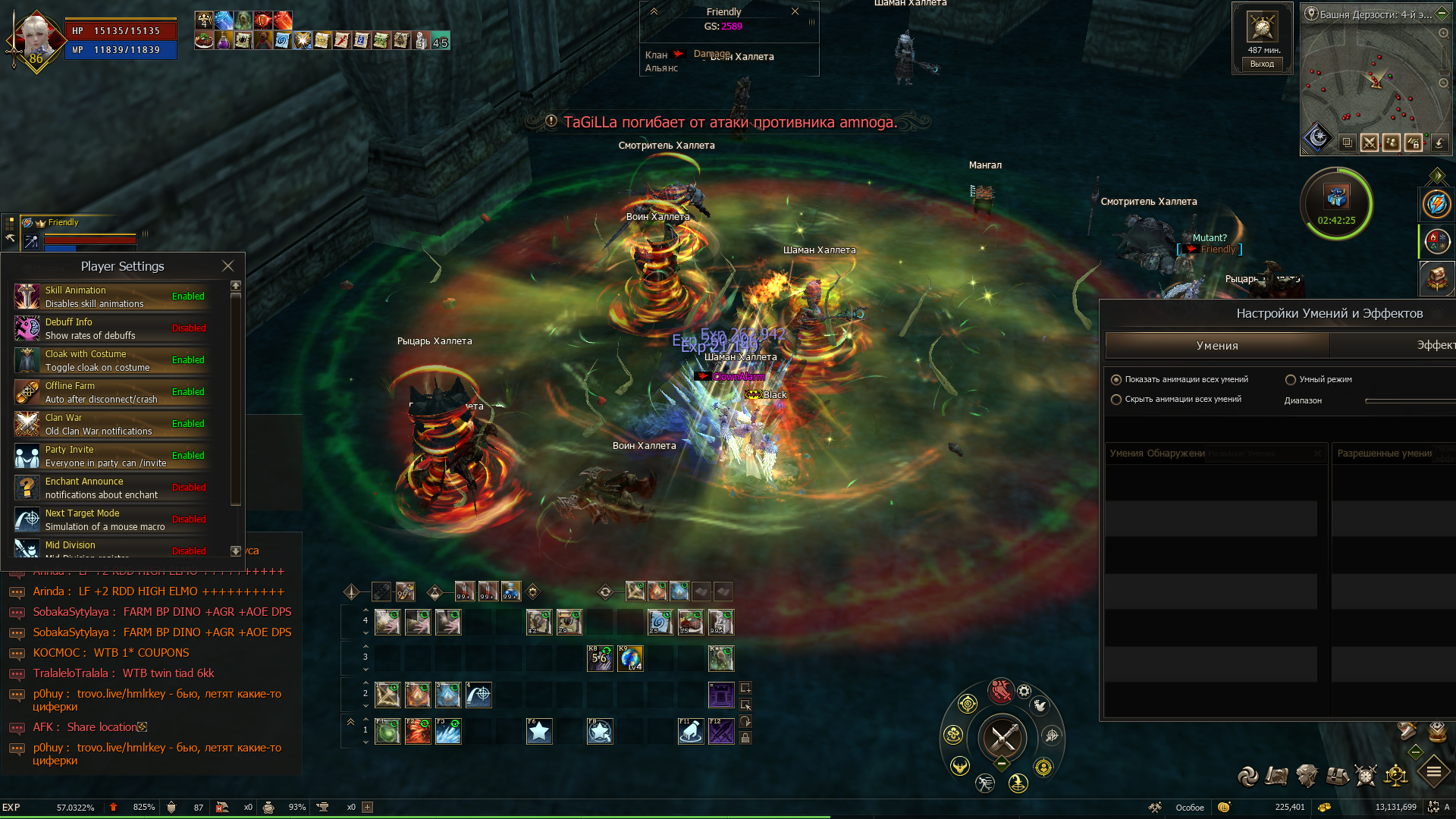
Task: Toggle the Next Target Mode setting
Action: coord(188,519)
